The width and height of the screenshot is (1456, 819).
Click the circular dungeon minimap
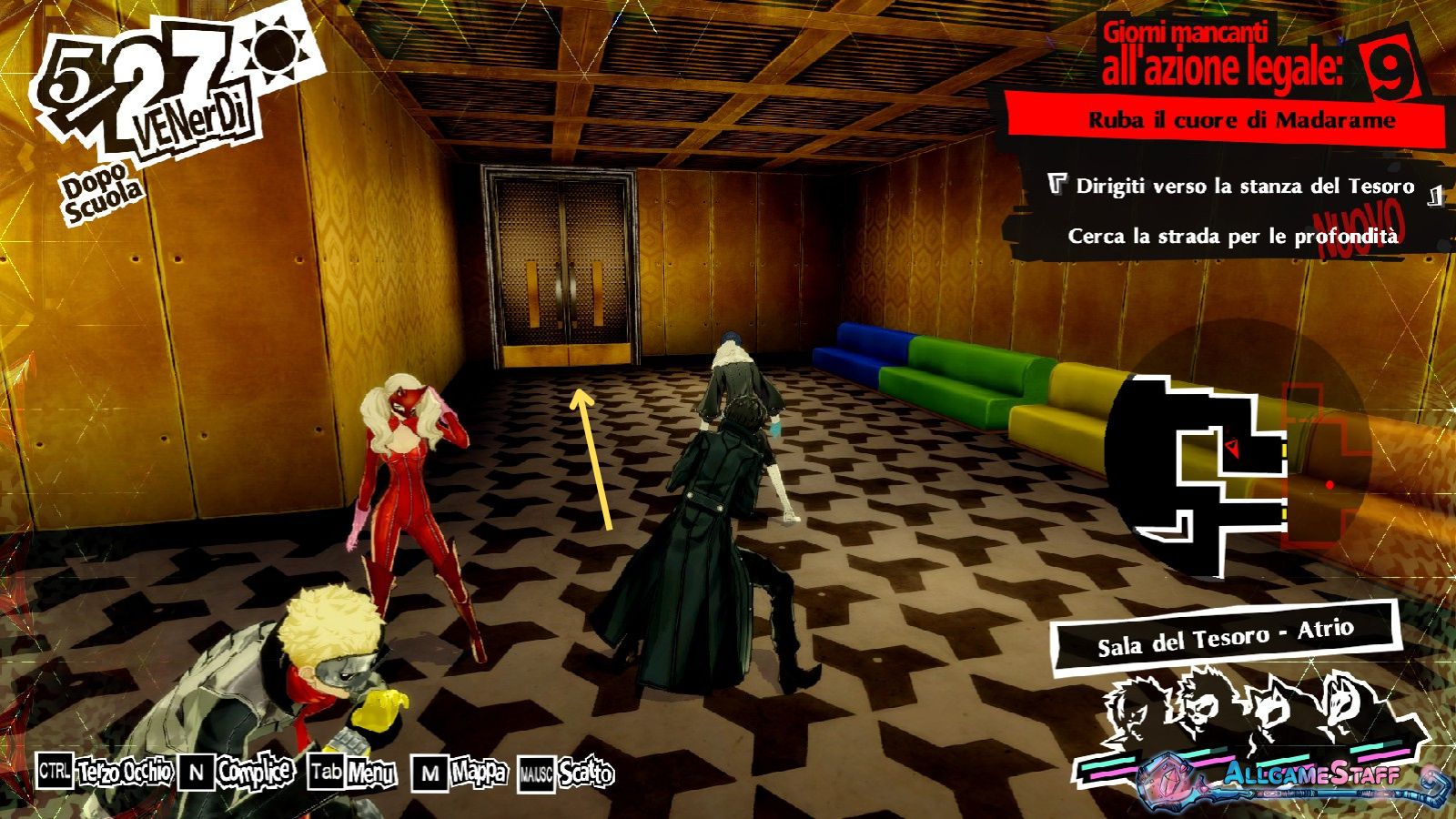coord(1238,464)
